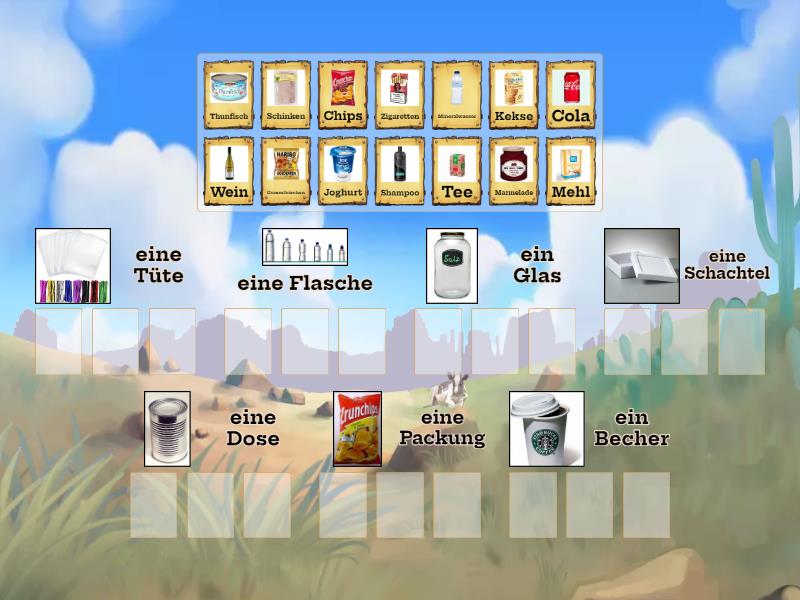Pick the Schinken card
This screenshot has width=800, height=600.
pos(285,95)
